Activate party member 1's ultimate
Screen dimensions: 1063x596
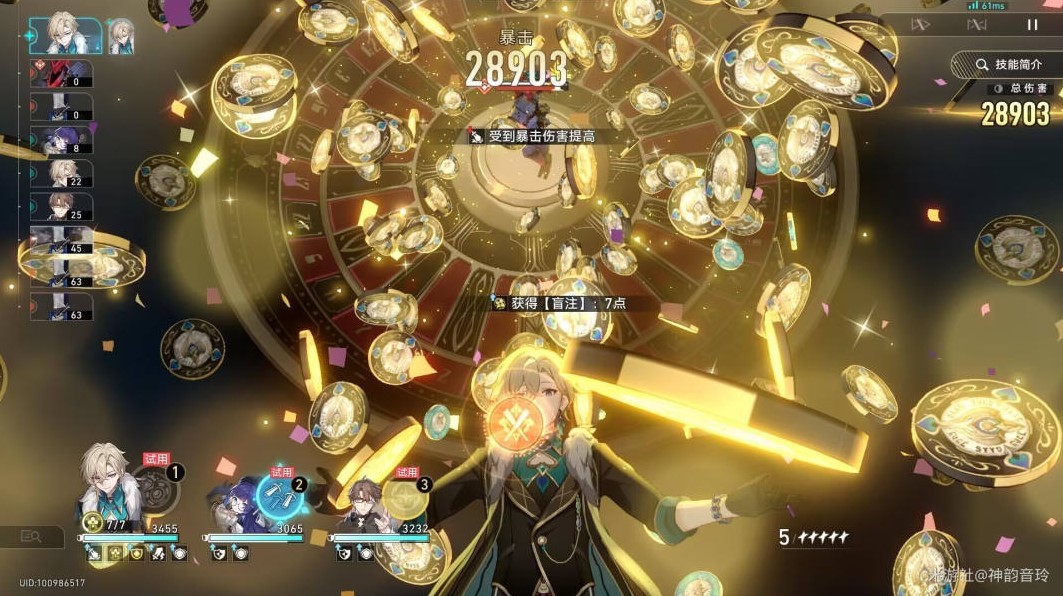click(x=158, y=490)
